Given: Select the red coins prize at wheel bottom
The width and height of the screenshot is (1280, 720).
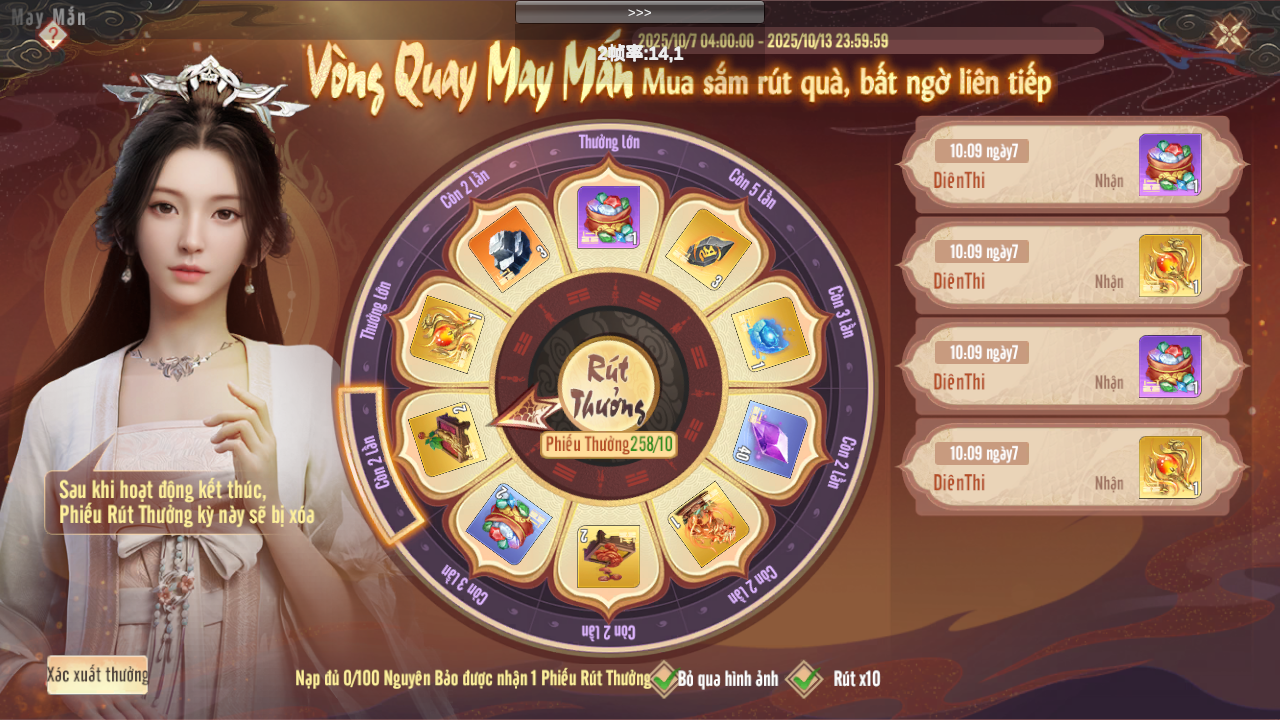Looking at the screenshot, I should pos(608,556).
